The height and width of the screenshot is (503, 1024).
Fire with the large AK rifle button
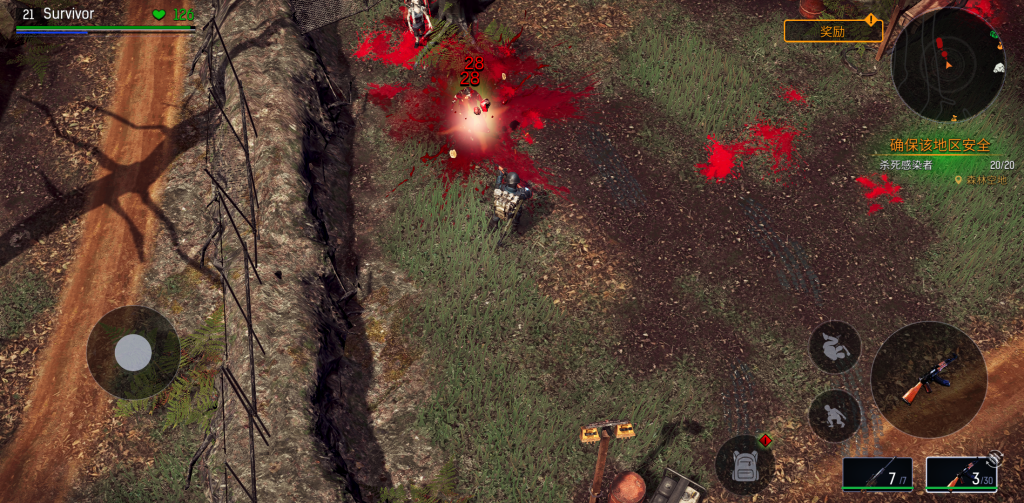coord(928,379)
